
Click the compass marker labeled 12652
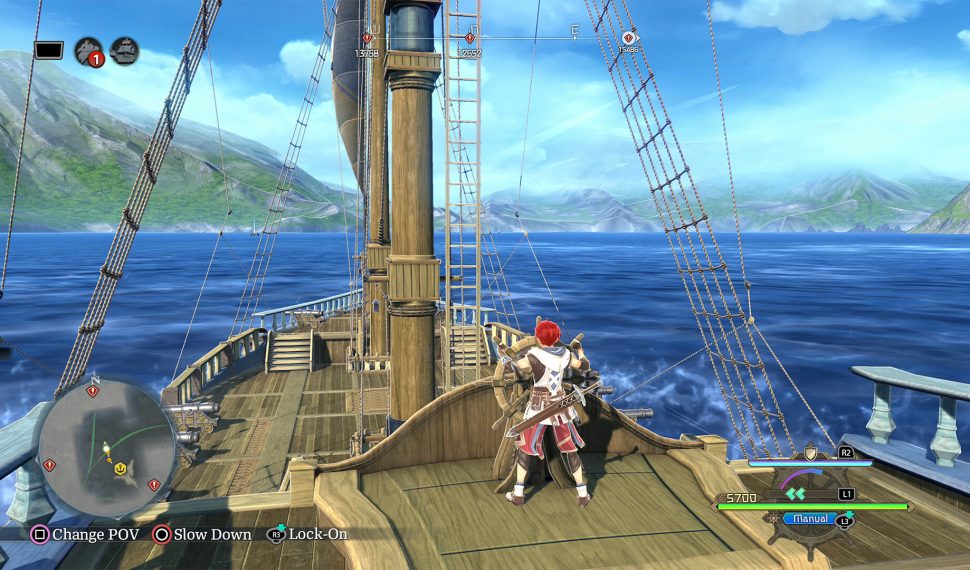tap(469, 39)
